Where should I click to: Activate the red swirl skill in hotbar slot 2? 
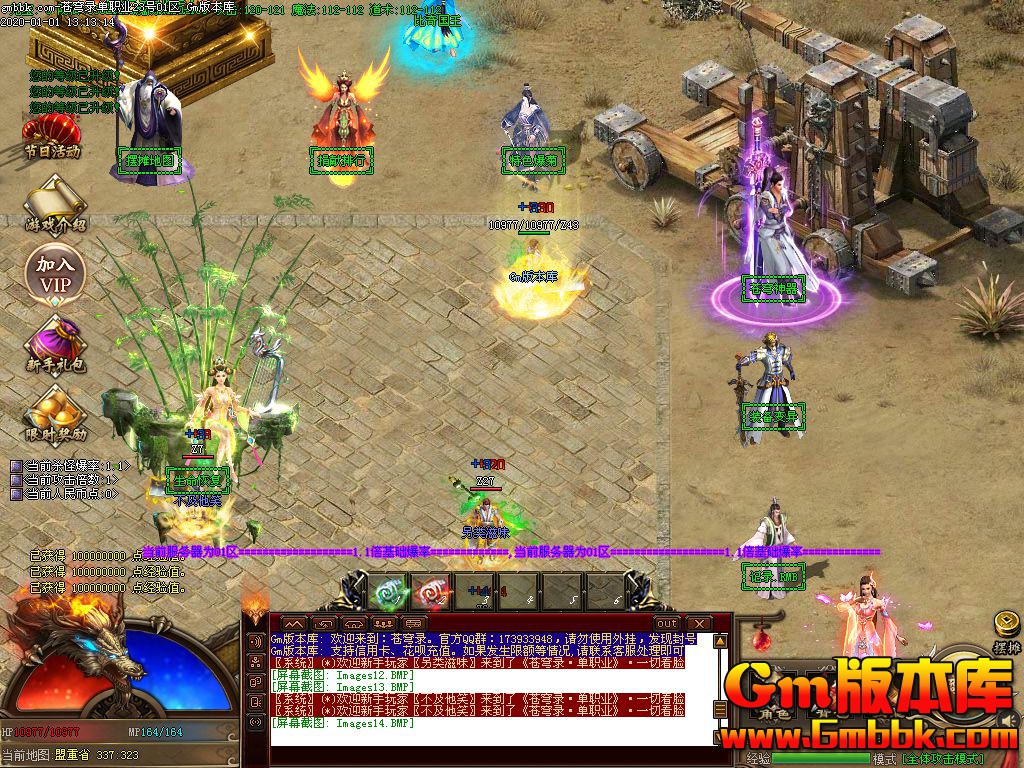[429, 592]
